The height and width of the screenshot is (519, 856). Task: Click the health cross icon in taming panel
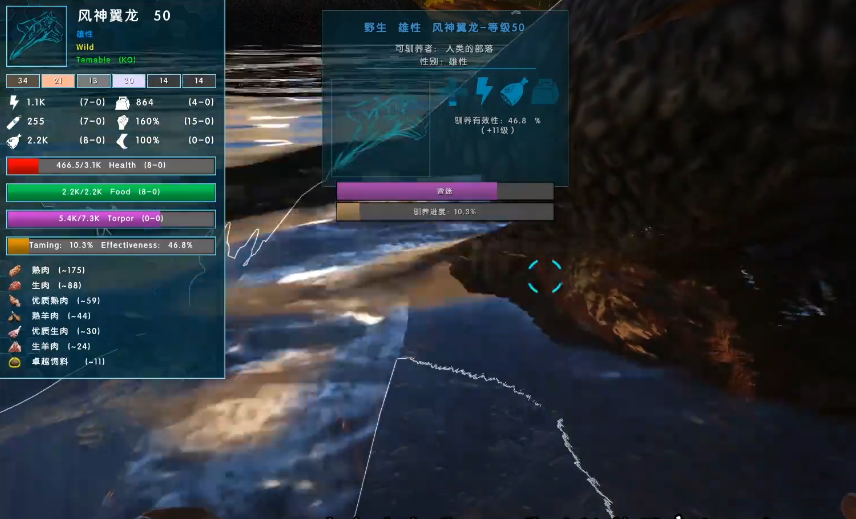[454, 92]
